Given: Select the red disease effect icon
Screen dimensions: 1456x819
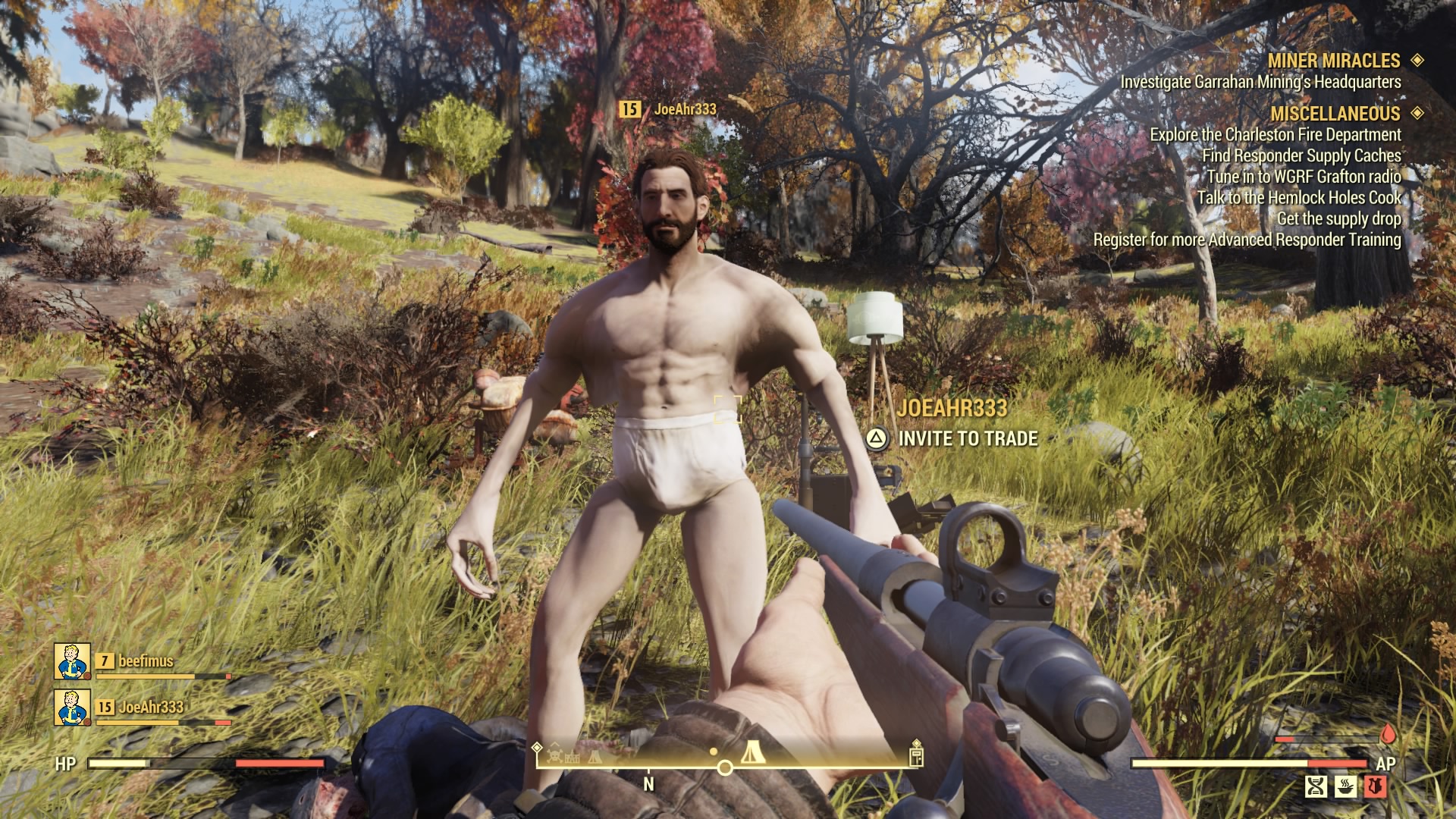Looking at the screenshot, I should pos(1375,787).
